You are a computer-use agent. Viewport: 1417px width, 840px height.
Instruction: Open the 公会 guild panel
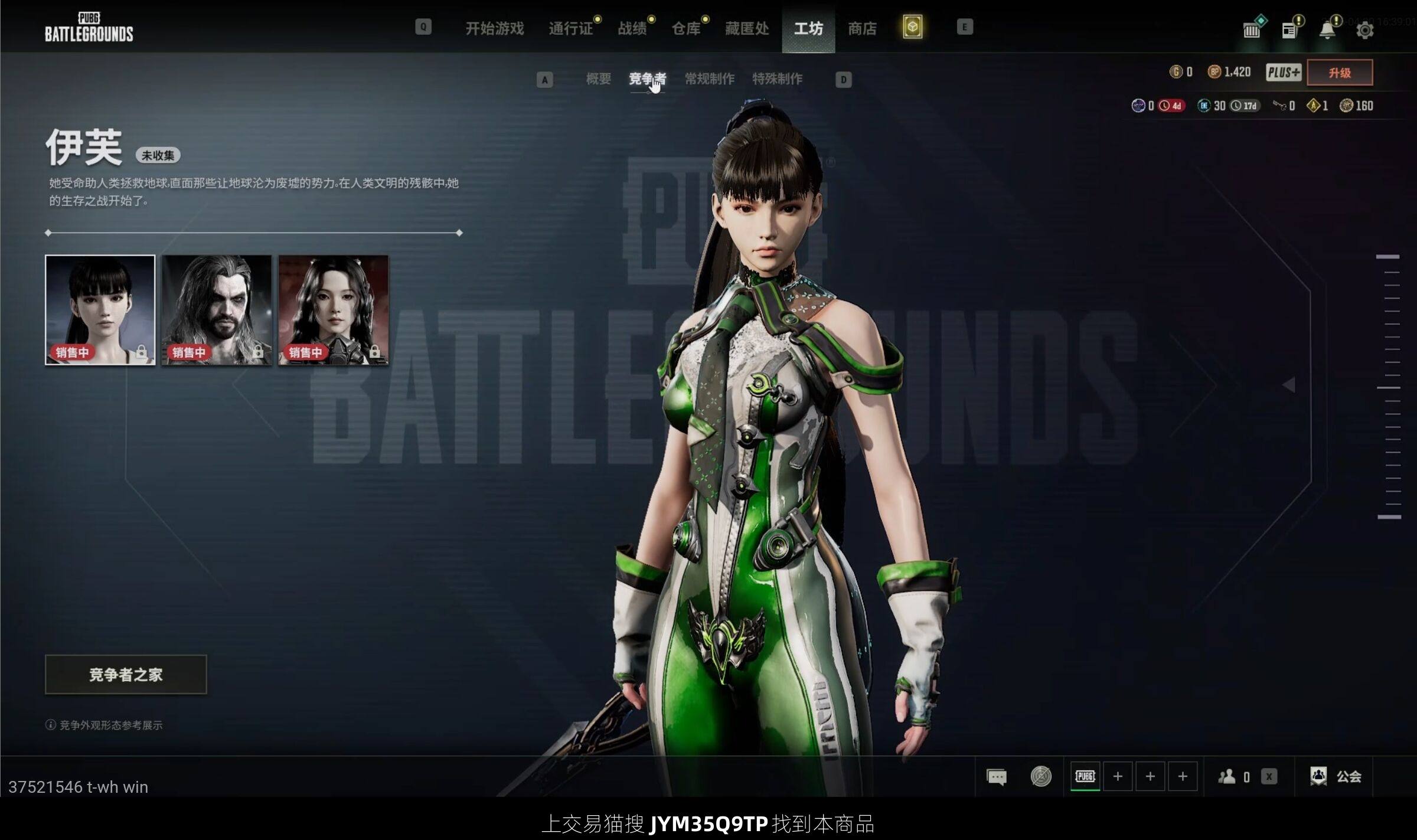point(1336,777)
